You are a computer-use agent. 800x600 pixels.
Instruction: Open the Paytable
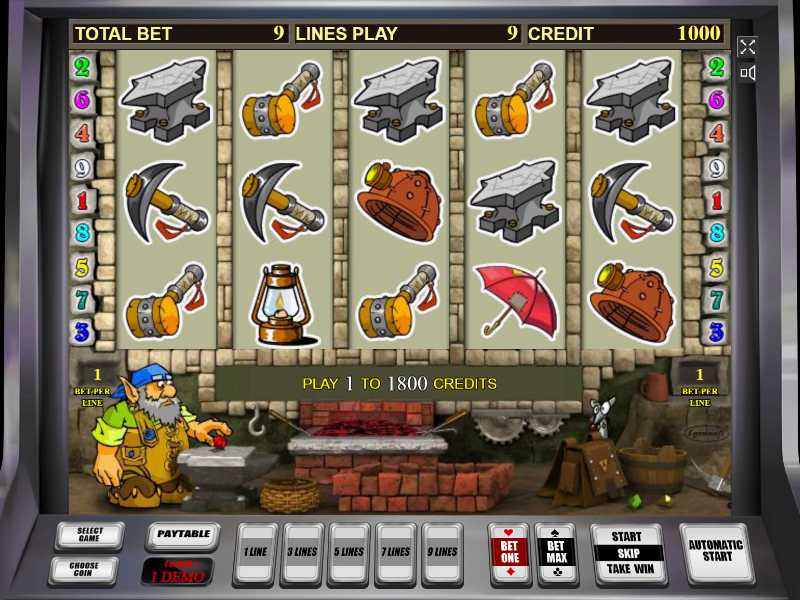(183, 536)
